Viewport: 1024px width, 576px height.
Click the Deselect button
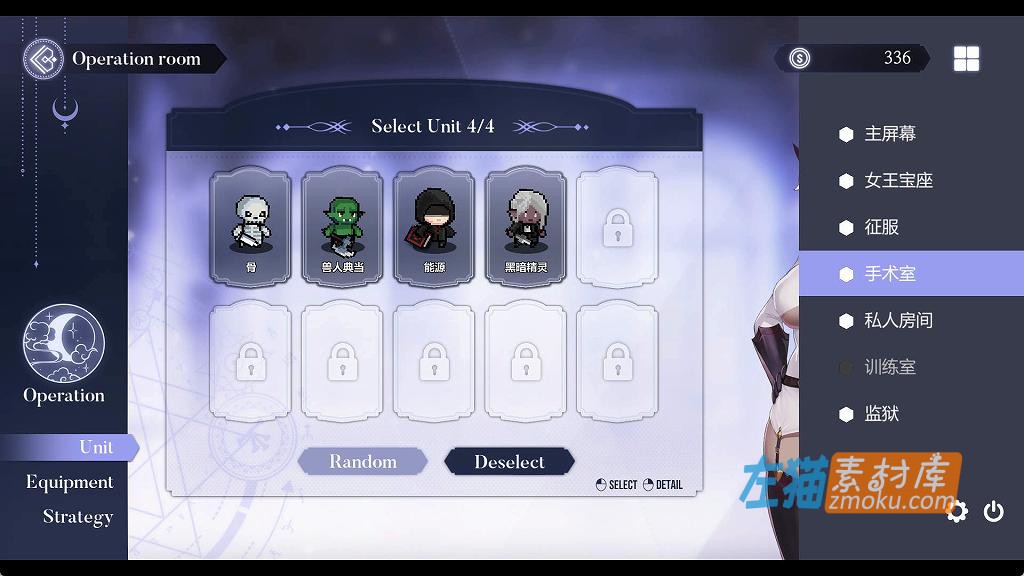tap(509, 462)
